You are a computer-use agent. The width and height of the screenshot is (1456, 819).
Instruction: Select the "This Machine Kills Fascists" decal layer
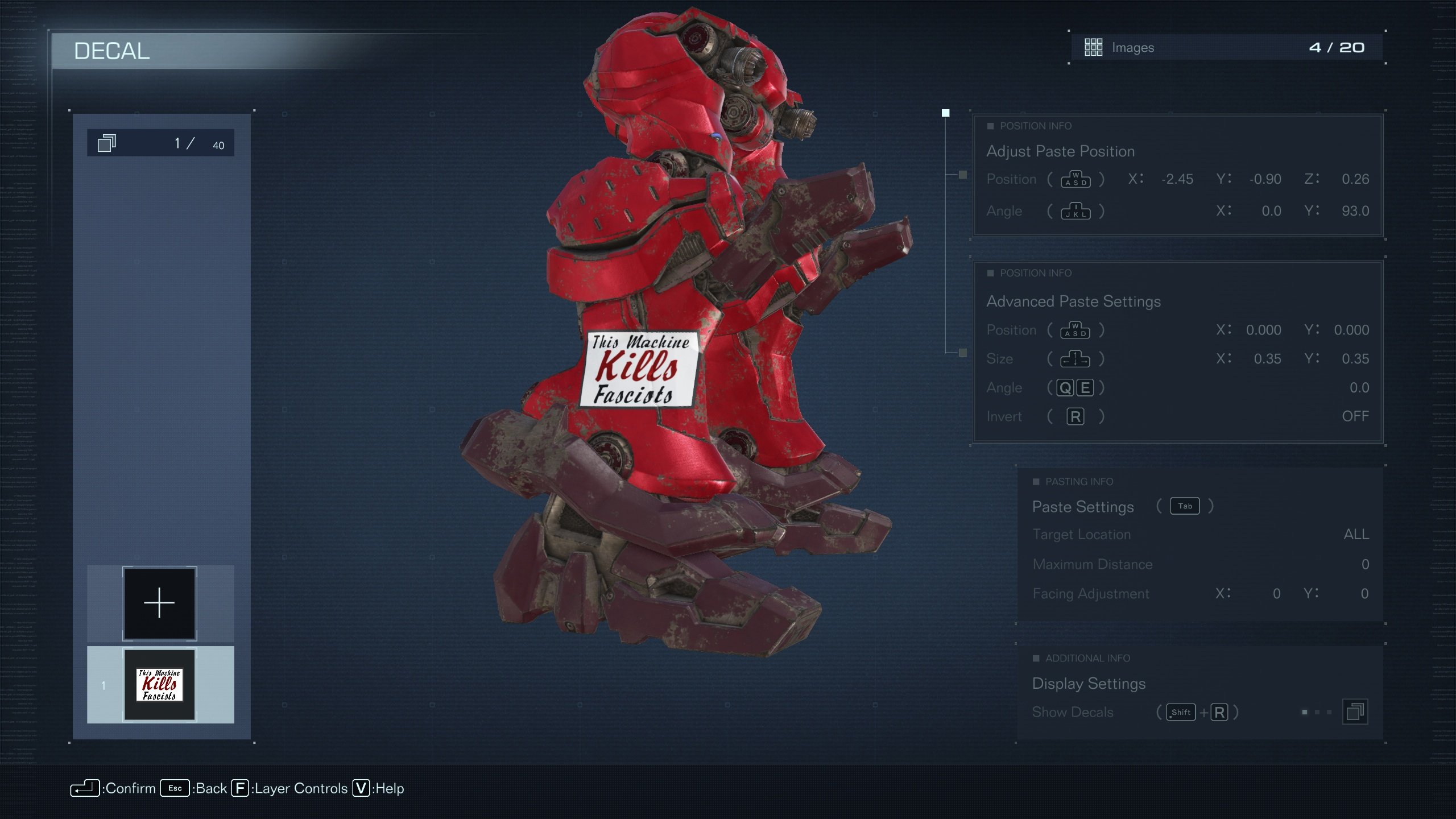(160, 684)
